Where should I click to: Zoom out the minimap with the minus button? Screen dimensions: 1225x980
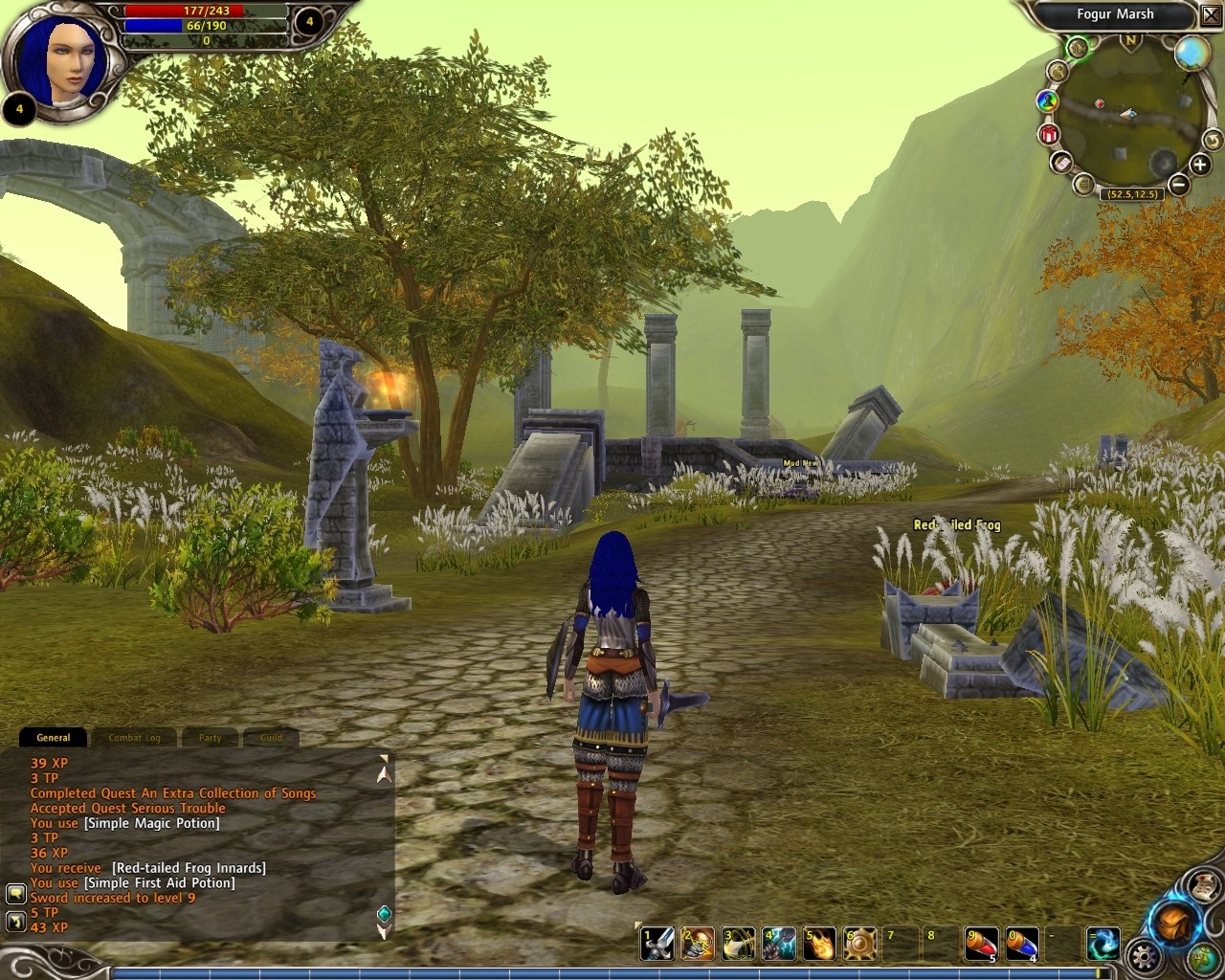tap(1179, 185)
